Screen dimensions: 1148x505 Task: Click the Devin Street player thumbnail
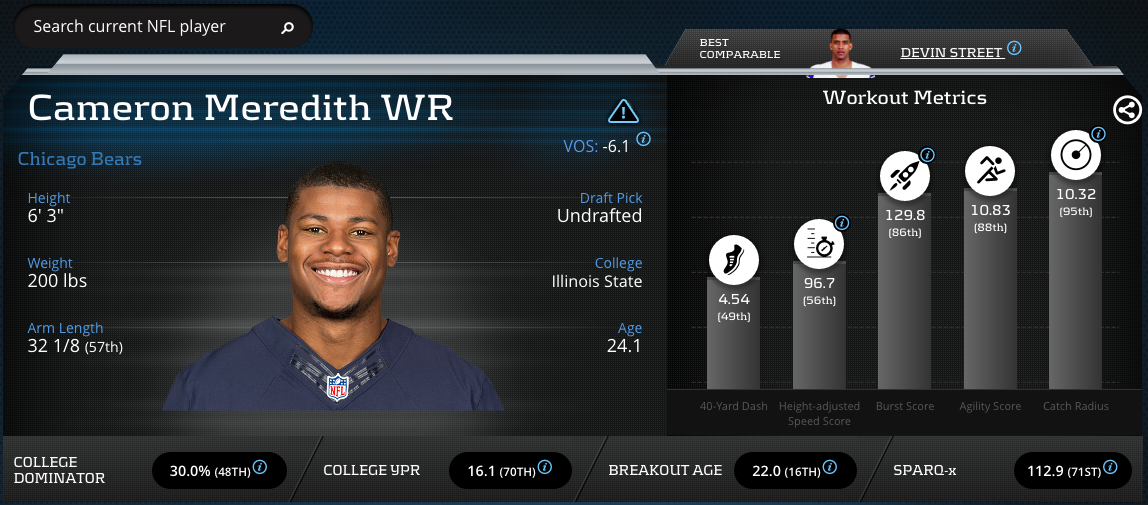coord(840,52)
